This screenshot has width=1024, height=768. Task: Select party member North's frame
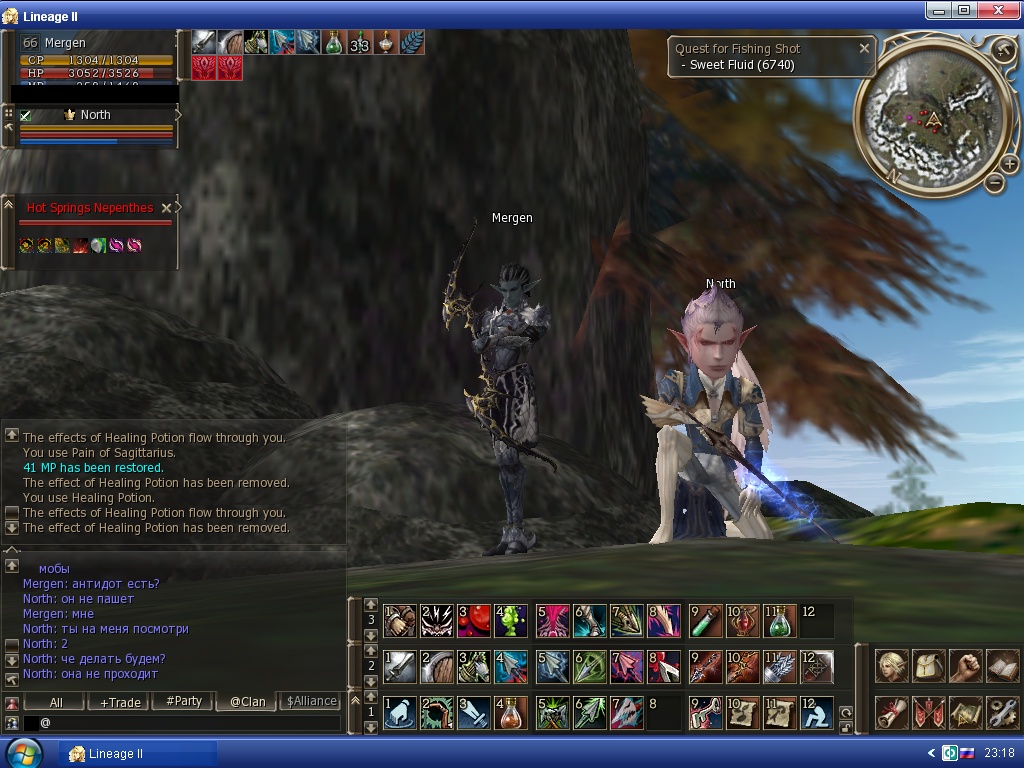[x=95, y=115]
